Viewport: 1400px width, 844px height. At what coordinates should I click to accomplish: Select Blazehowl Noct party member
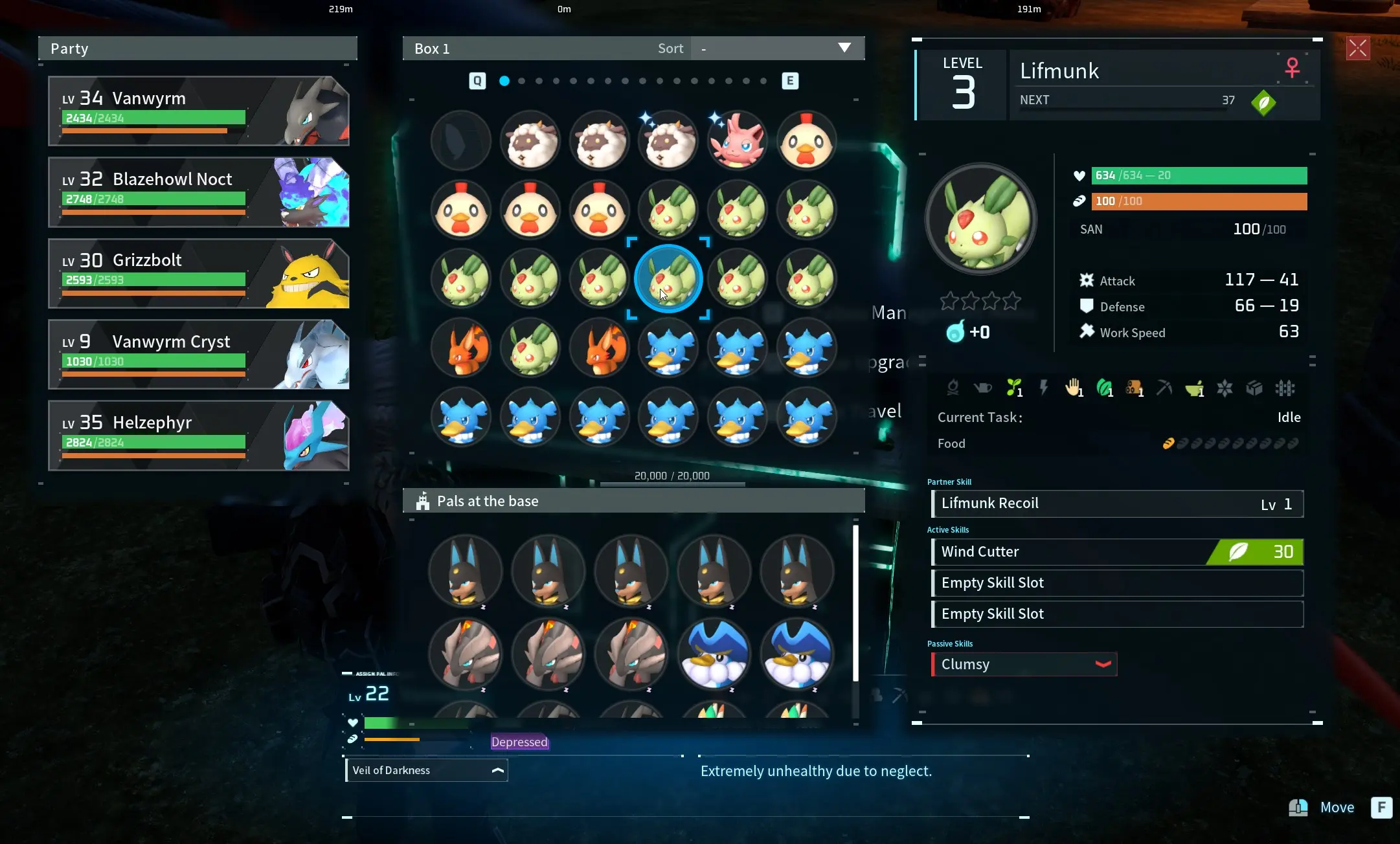click(199, 192)
